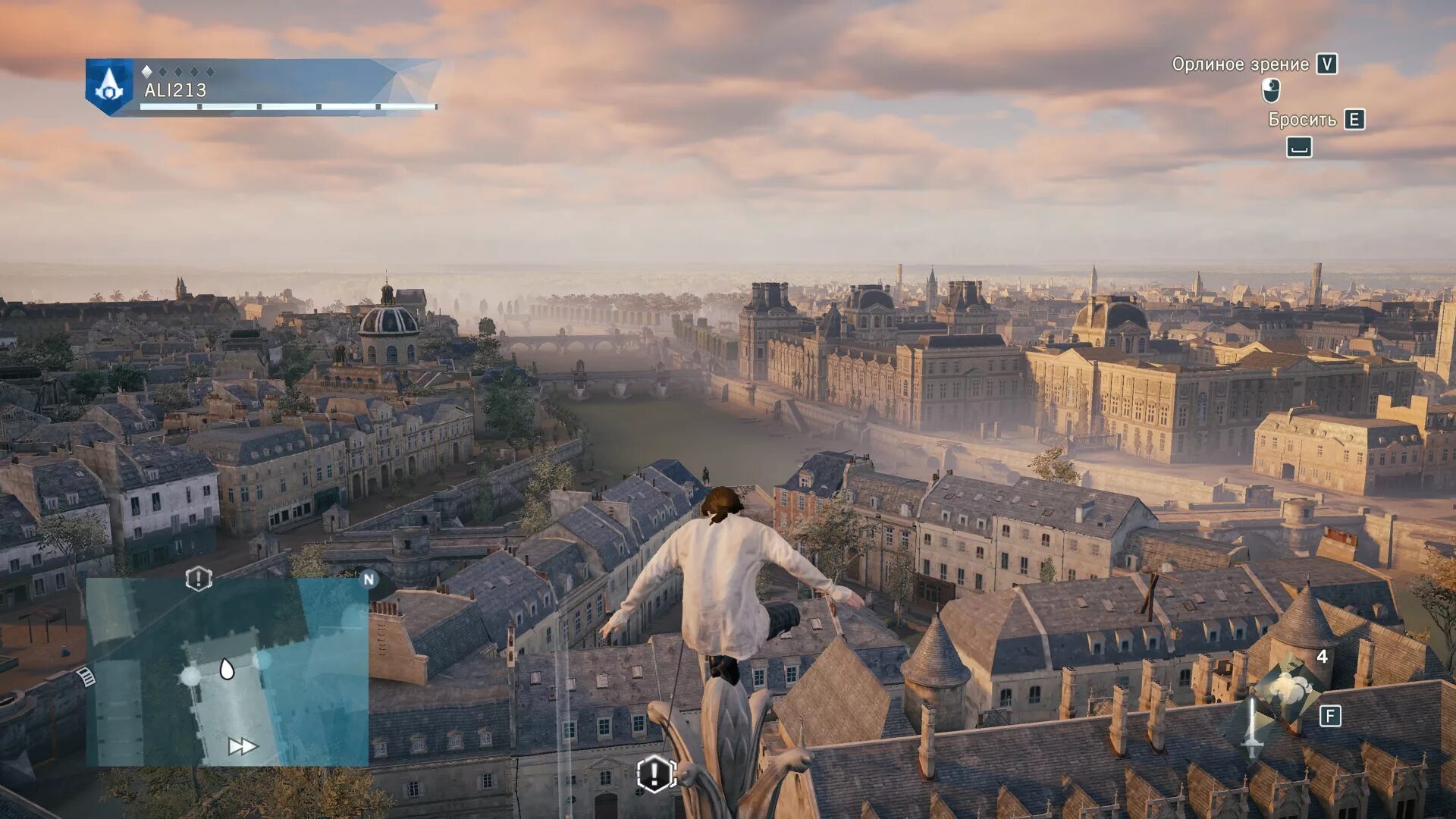Click the hexagonal exclamation objective marker below character
Screen dimensions: 1456x819
[x=655, y=774]
